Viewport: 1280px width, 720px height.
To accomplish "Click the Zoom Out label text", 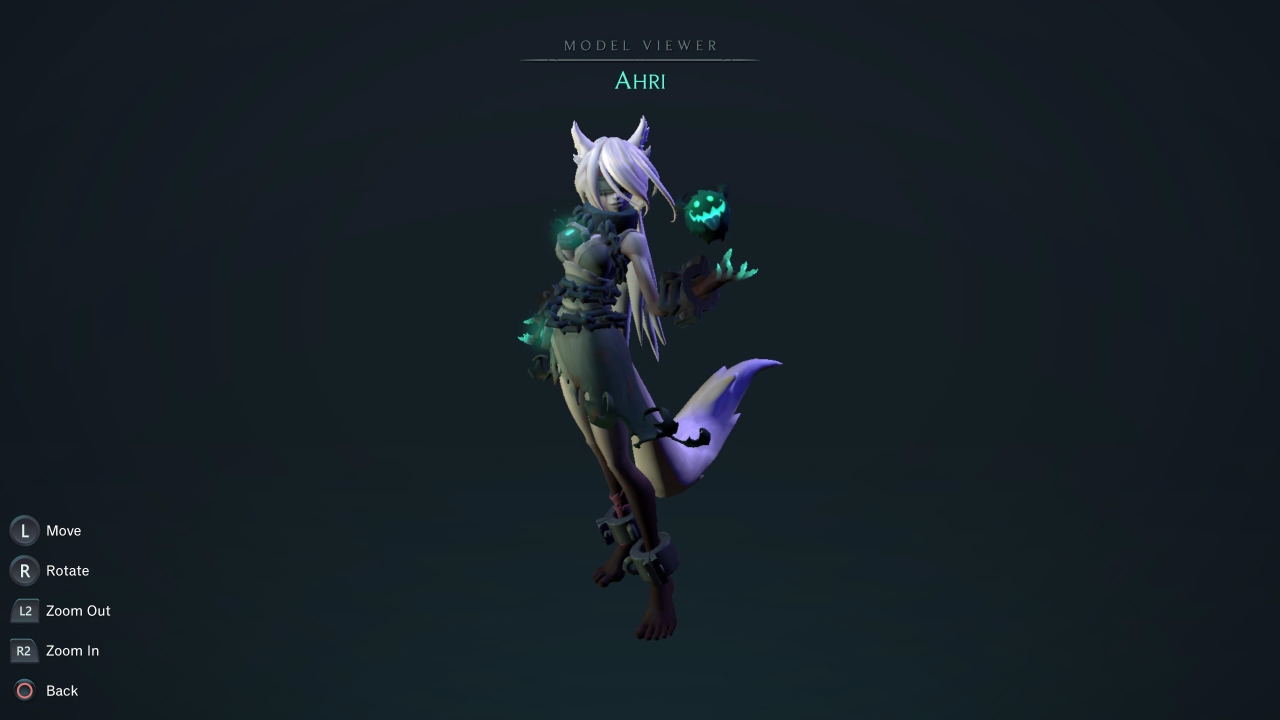I will pyautogui.click(x=78, y=610).
